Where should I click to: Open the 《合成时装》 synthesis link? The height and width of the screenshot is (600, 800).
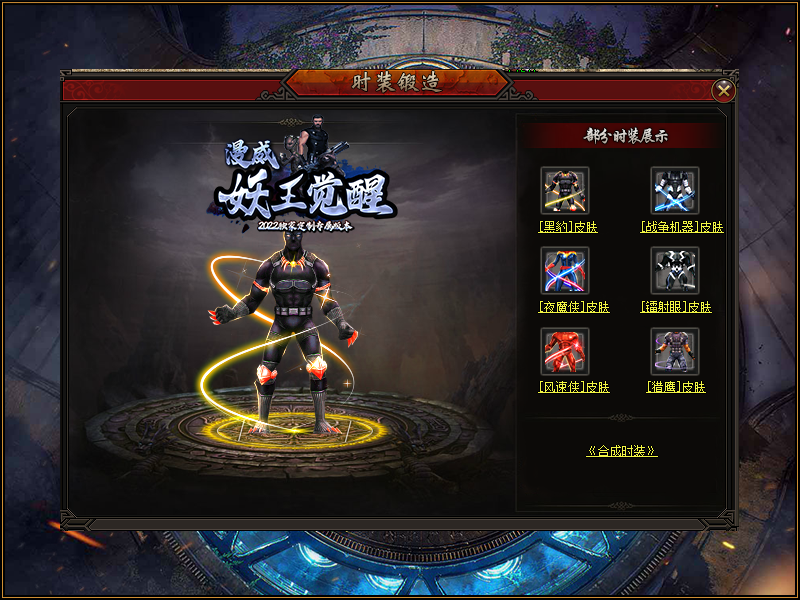tap(622, 451)
